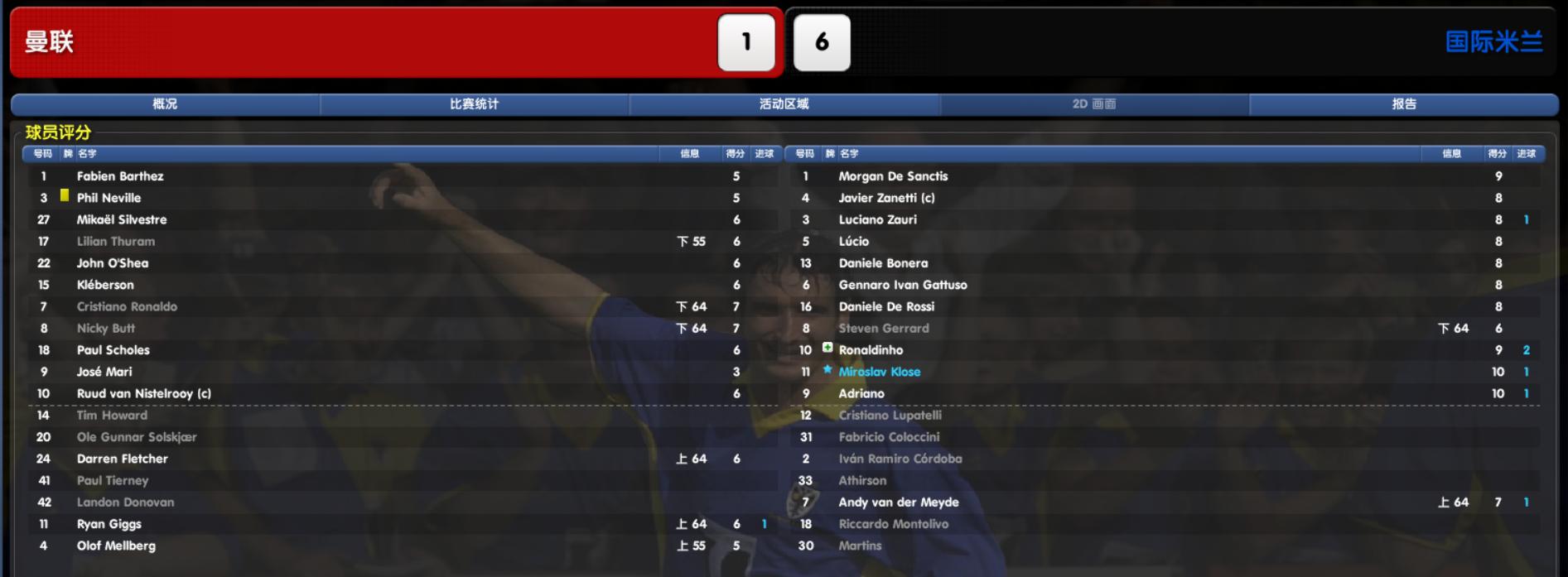Click Miroslav Klose highlighted name

pyautogui.click(x=879, y=373)
